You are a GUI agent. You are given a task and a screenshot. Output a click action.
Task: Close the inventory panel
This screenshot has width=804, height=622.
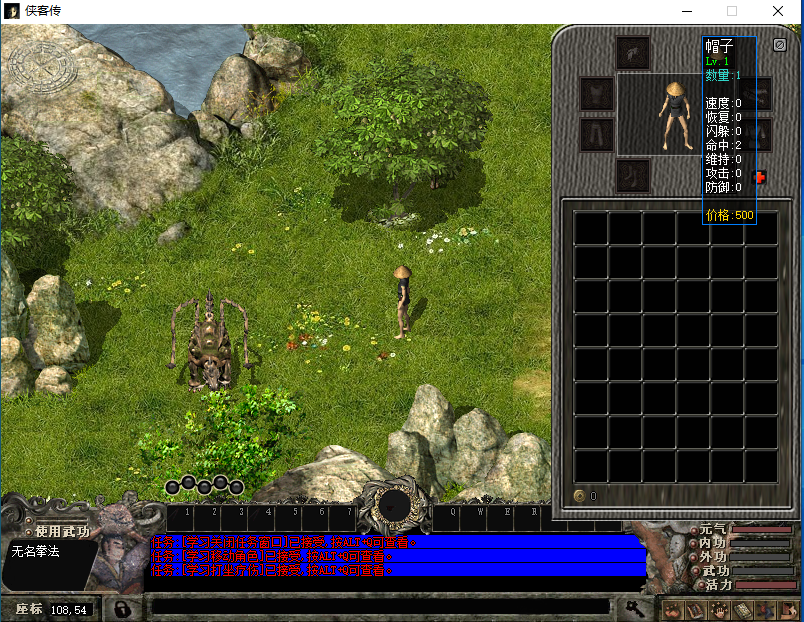pos(780,45)
